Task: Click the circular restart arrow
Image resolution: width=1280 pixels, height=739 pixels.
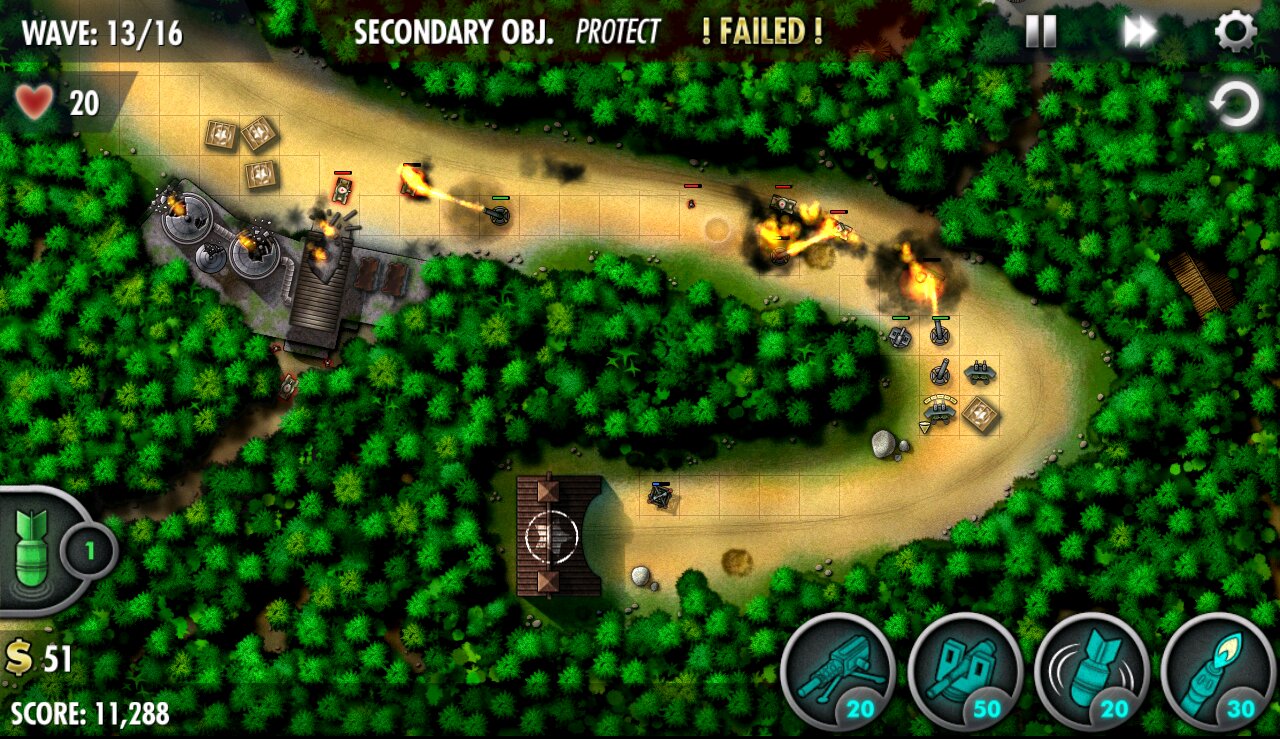Action: pyautogui.click(x=1234, y=104)
